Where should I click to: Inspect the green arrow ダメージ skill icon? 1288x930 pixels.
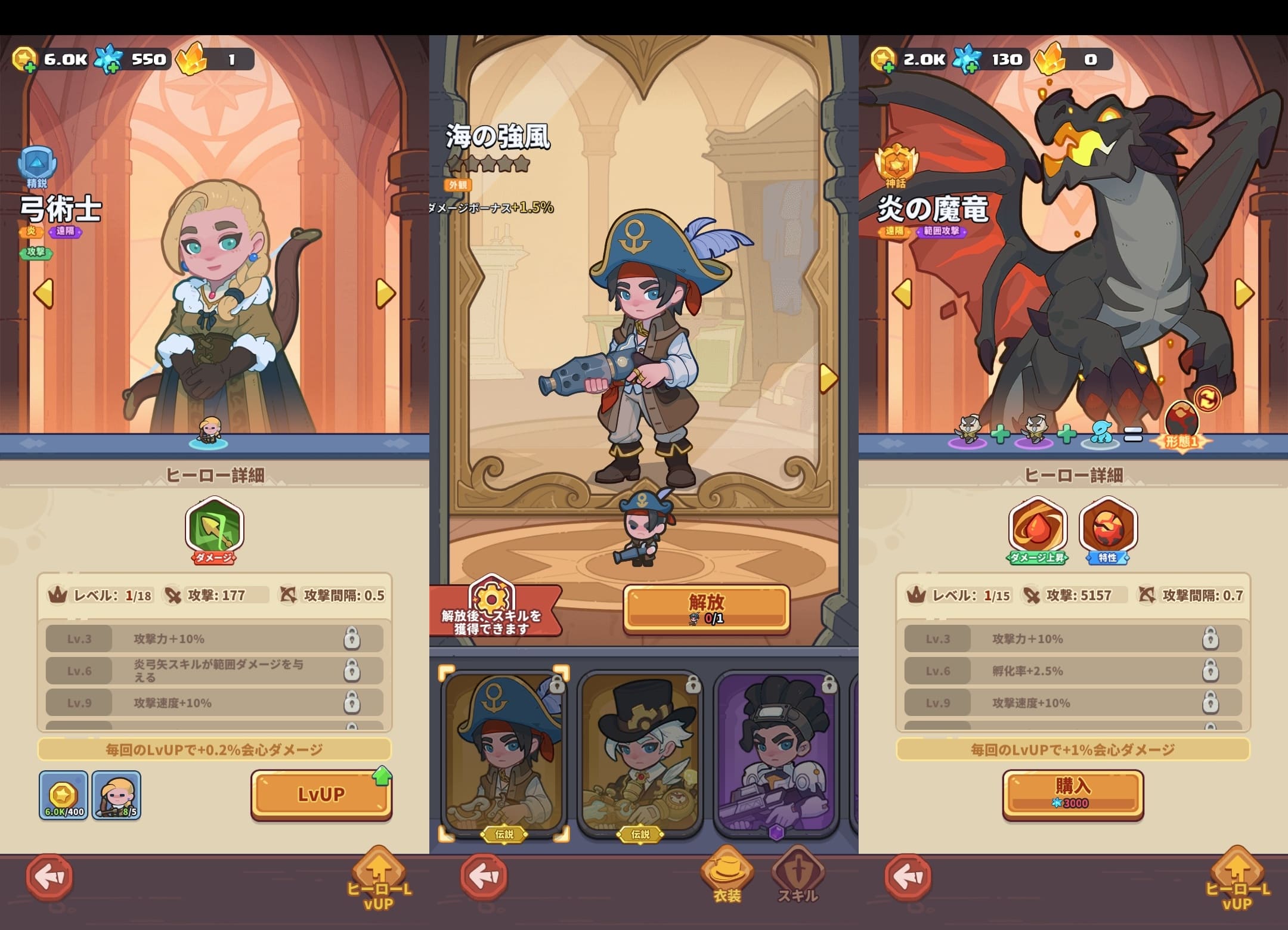coord(214,526)
